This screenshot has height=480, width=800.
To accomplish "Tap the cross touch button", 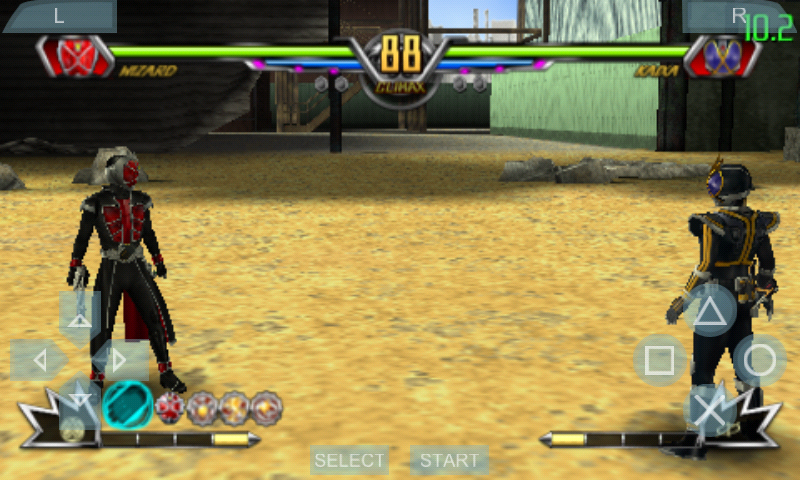I will (710, 409).
